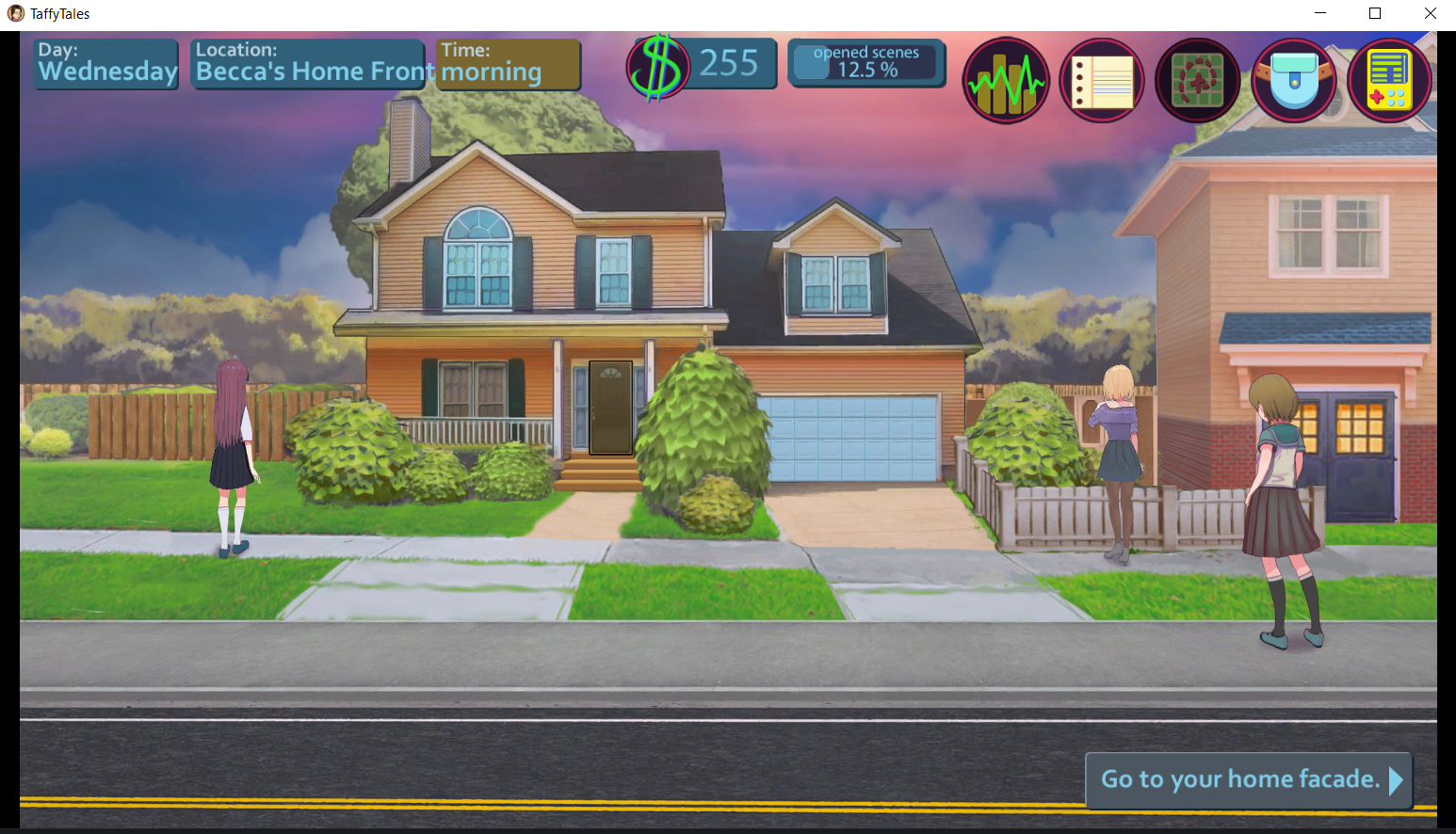
Task: Minimize the game window
Action: tap(1320, 13)
